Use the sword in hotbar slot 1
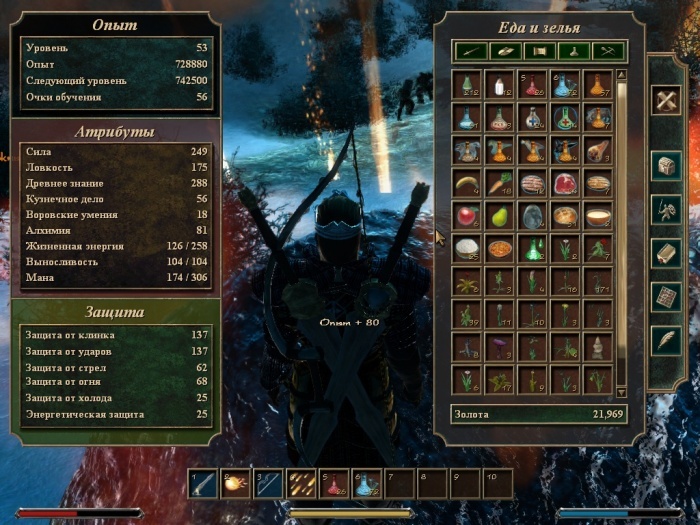The width and height of the screenshot is (700, 525). (x=203, y=484)
